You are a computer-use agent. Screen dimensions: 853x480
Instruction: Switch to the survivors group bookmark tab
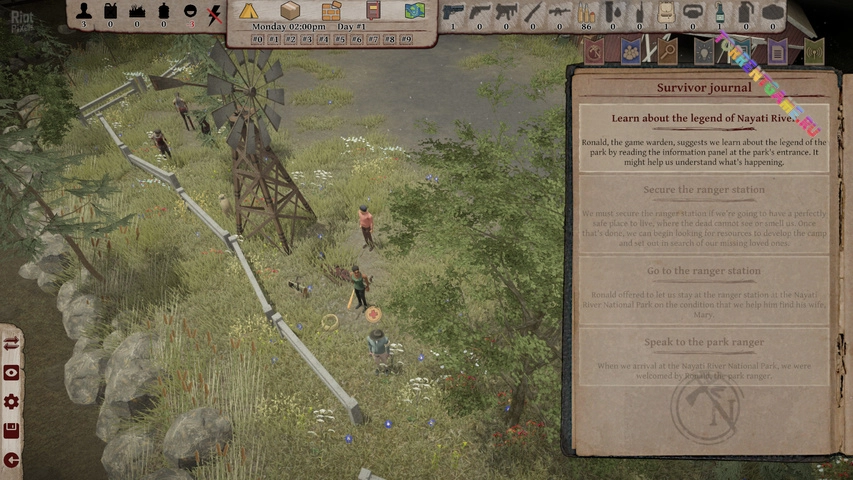point(631,50)
